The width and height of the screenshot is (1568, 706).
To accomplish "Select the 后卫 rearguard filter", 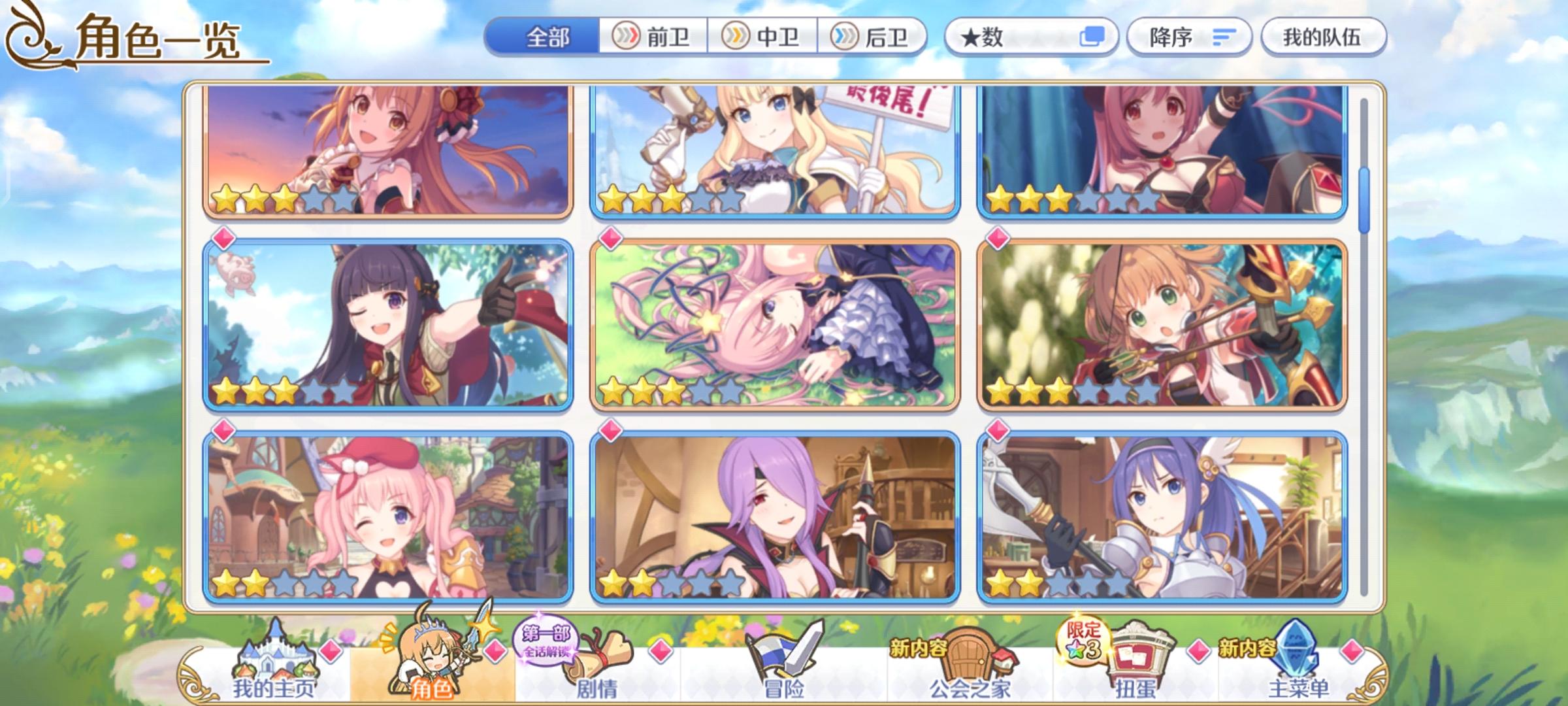I will 875,38.
